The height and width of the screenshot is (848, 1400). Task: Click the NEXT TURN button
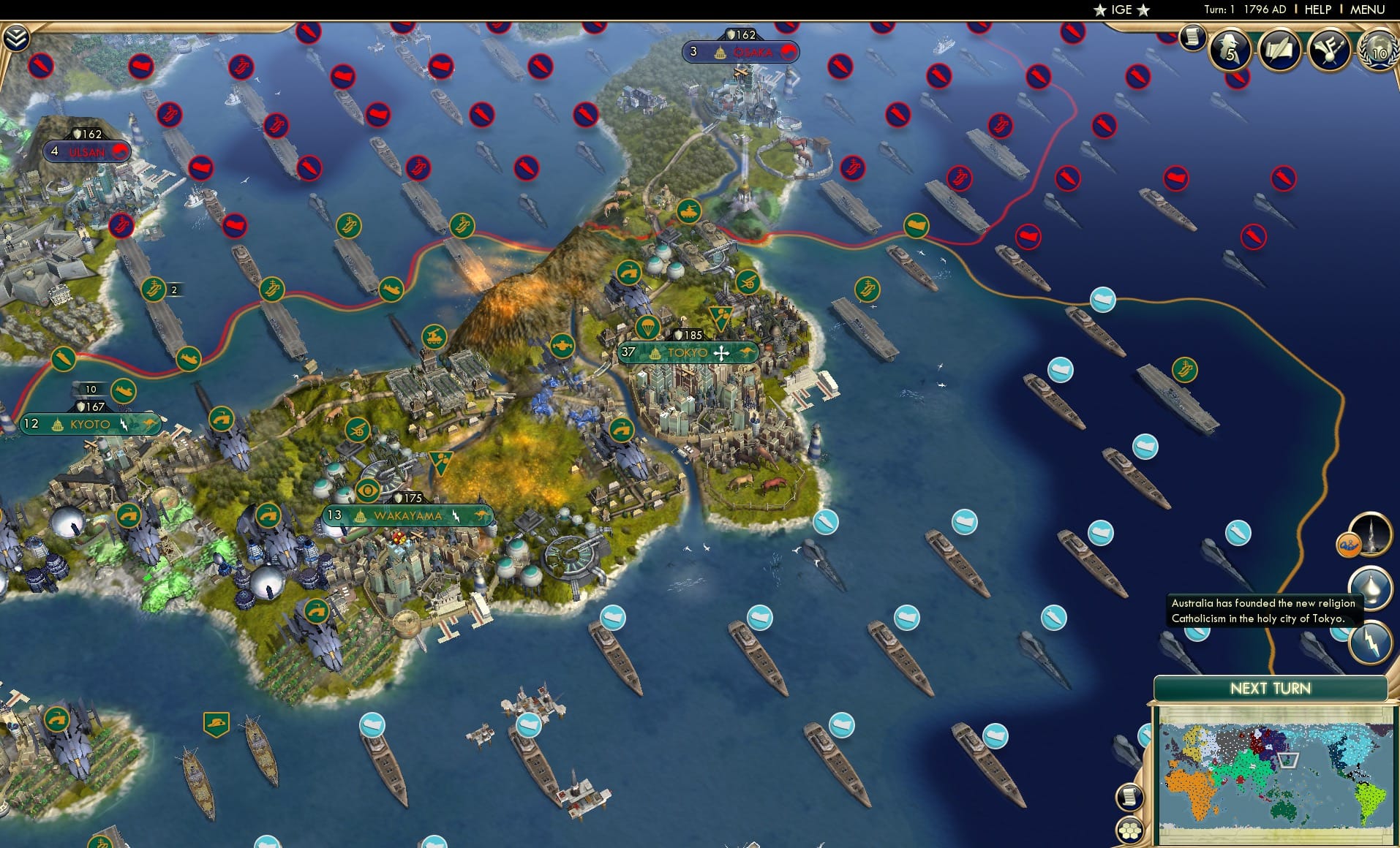(1272, 688)
